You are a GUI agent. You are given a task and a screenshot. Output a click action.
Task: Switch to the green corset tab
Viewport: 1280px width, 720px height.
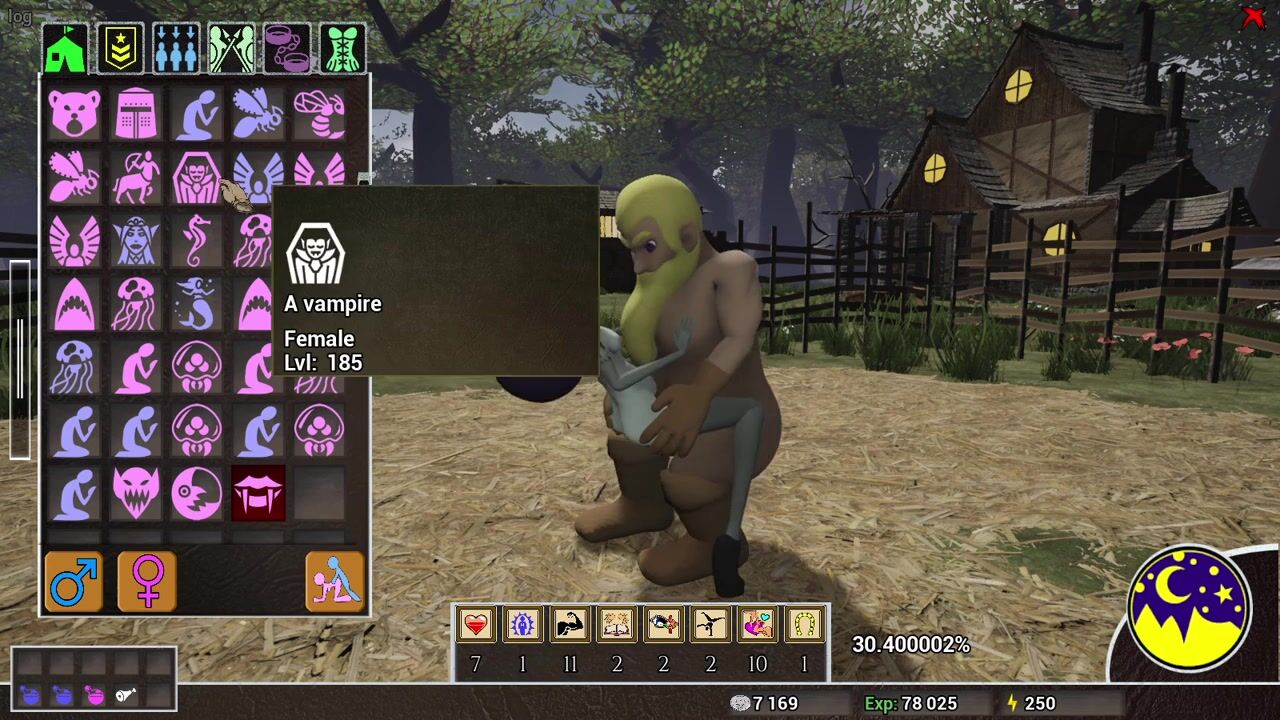tap(342, 49)
